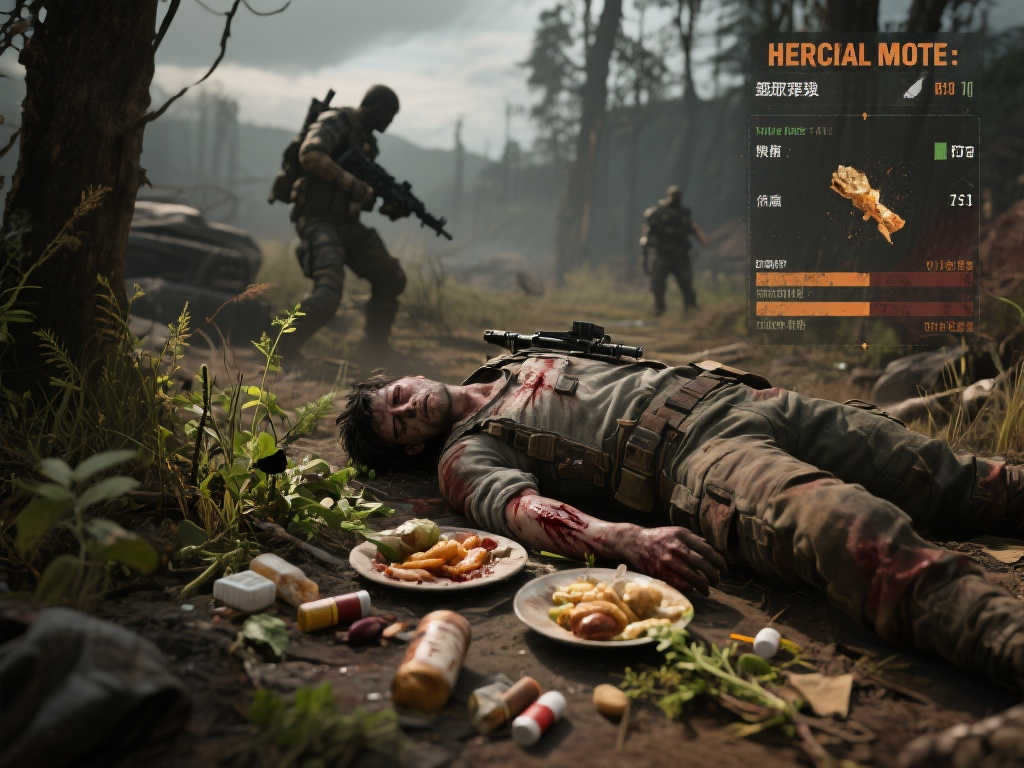Screen dimensions: 1024x768
Task: Toggle the green square indicator
Action: pyautogui.click(x=940, y=151)
